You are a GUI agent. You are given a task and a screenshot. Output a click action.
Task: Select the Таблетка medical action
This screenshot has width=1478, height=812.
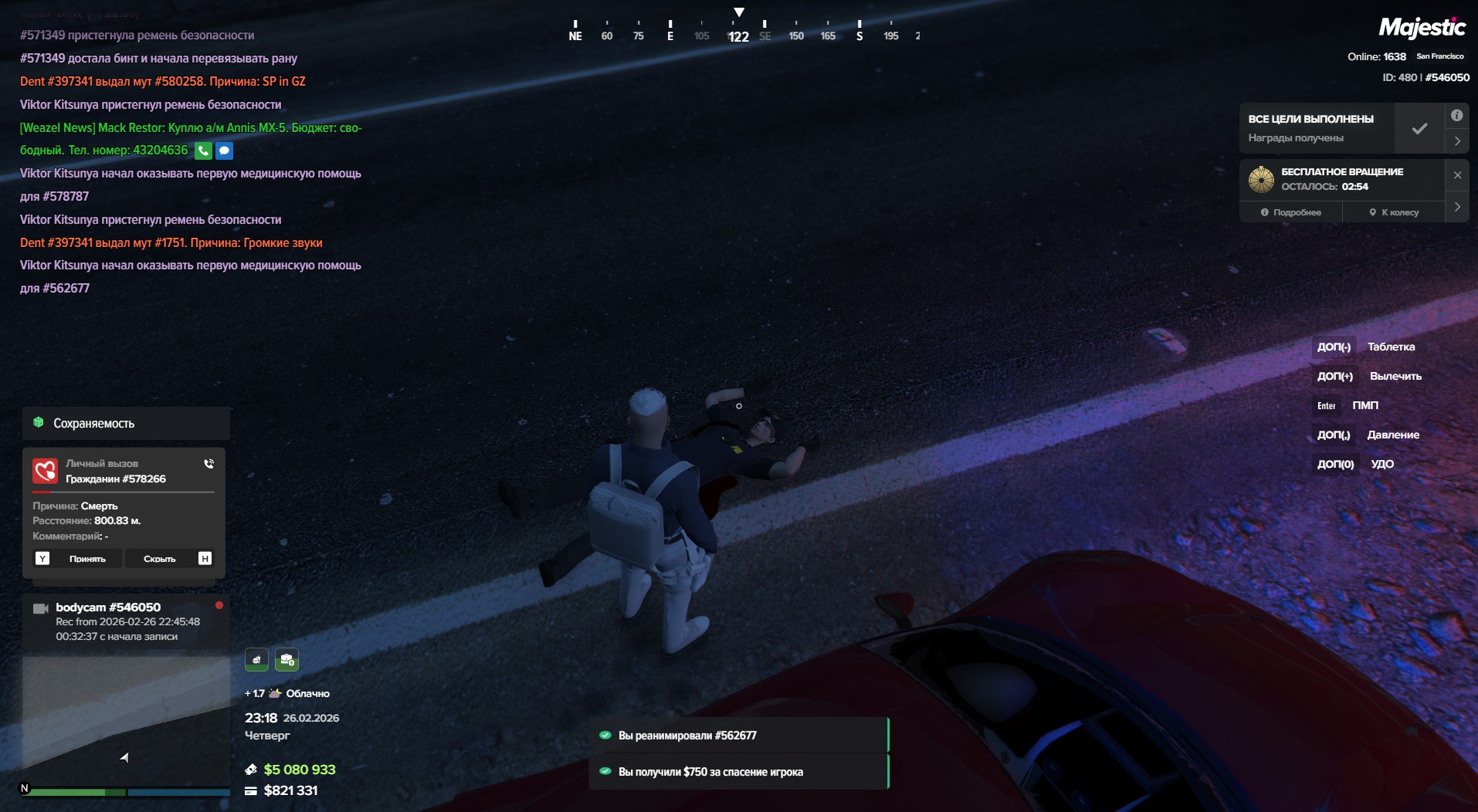(1391, 347)
